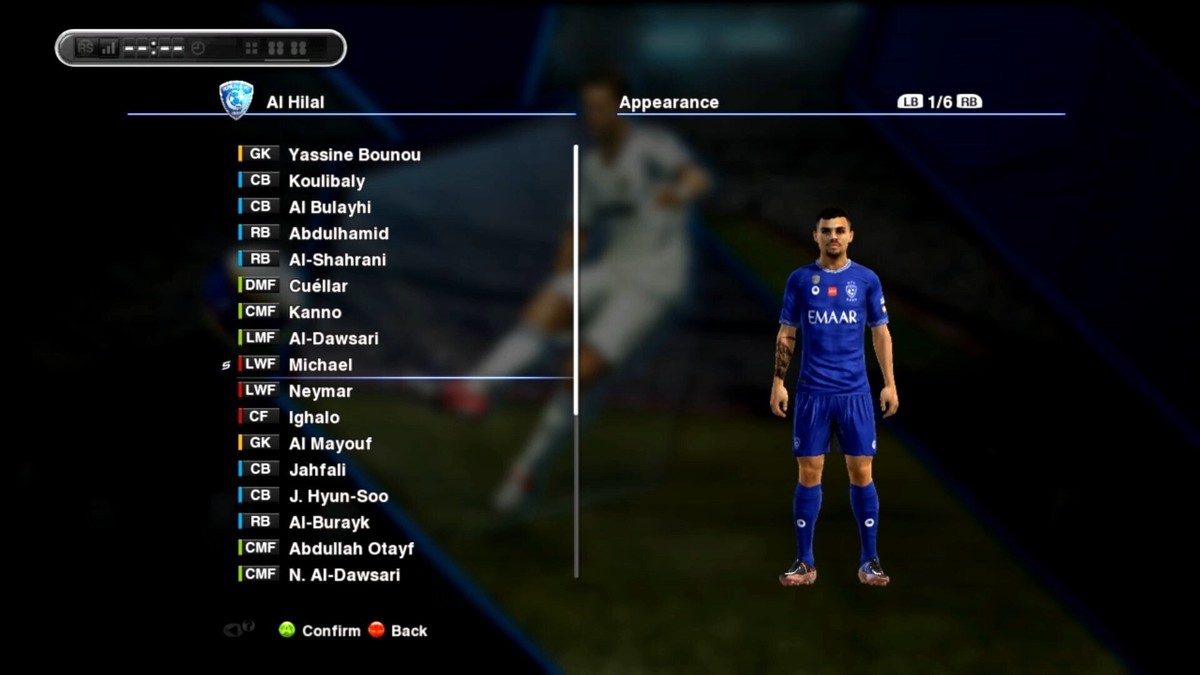This screenshot has width=1200, height=675.
Task: Choose Koulibaly in the player list
Action: point(326,181)
